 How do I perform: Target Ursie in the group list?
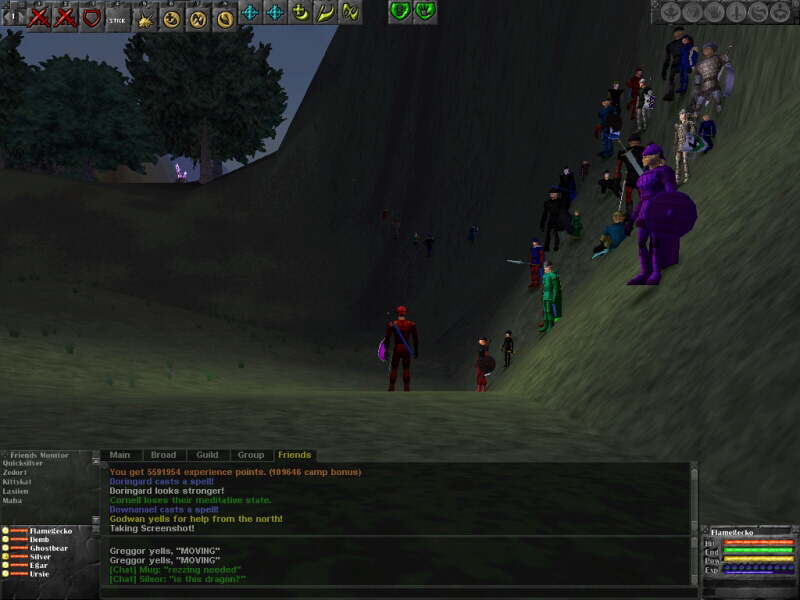pos(39,574)
